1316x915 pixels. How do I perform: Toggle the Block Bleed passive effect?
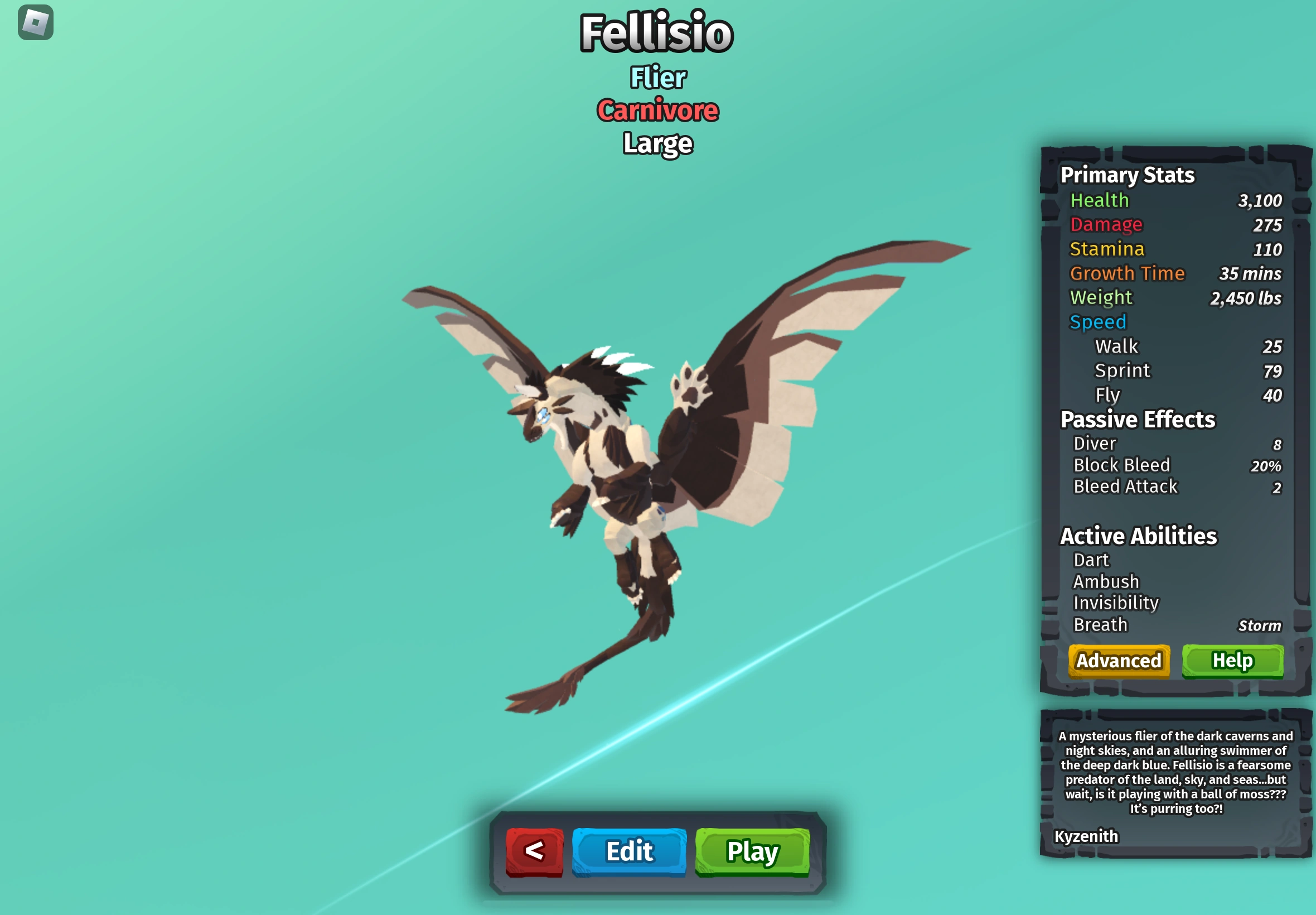1121,465
